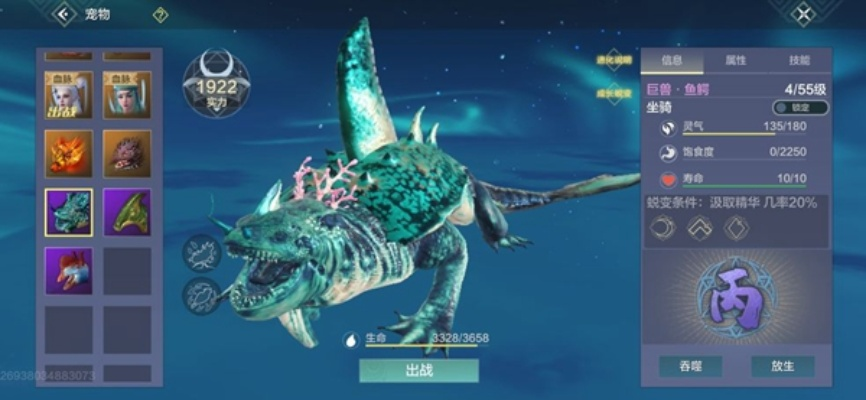Screen dimensions: 866x400
Task: Select the orange flame beast pet slot
Action: click(69, 153)
